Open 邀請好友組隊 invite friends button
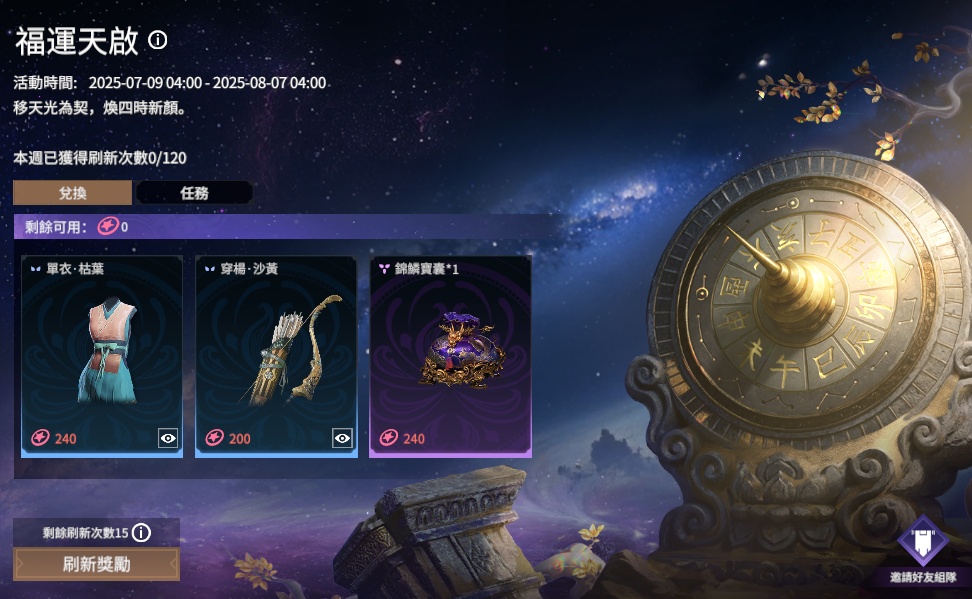The width and height of the screenshot is (972, 599). pyautogui.click(x=923, y=550)
